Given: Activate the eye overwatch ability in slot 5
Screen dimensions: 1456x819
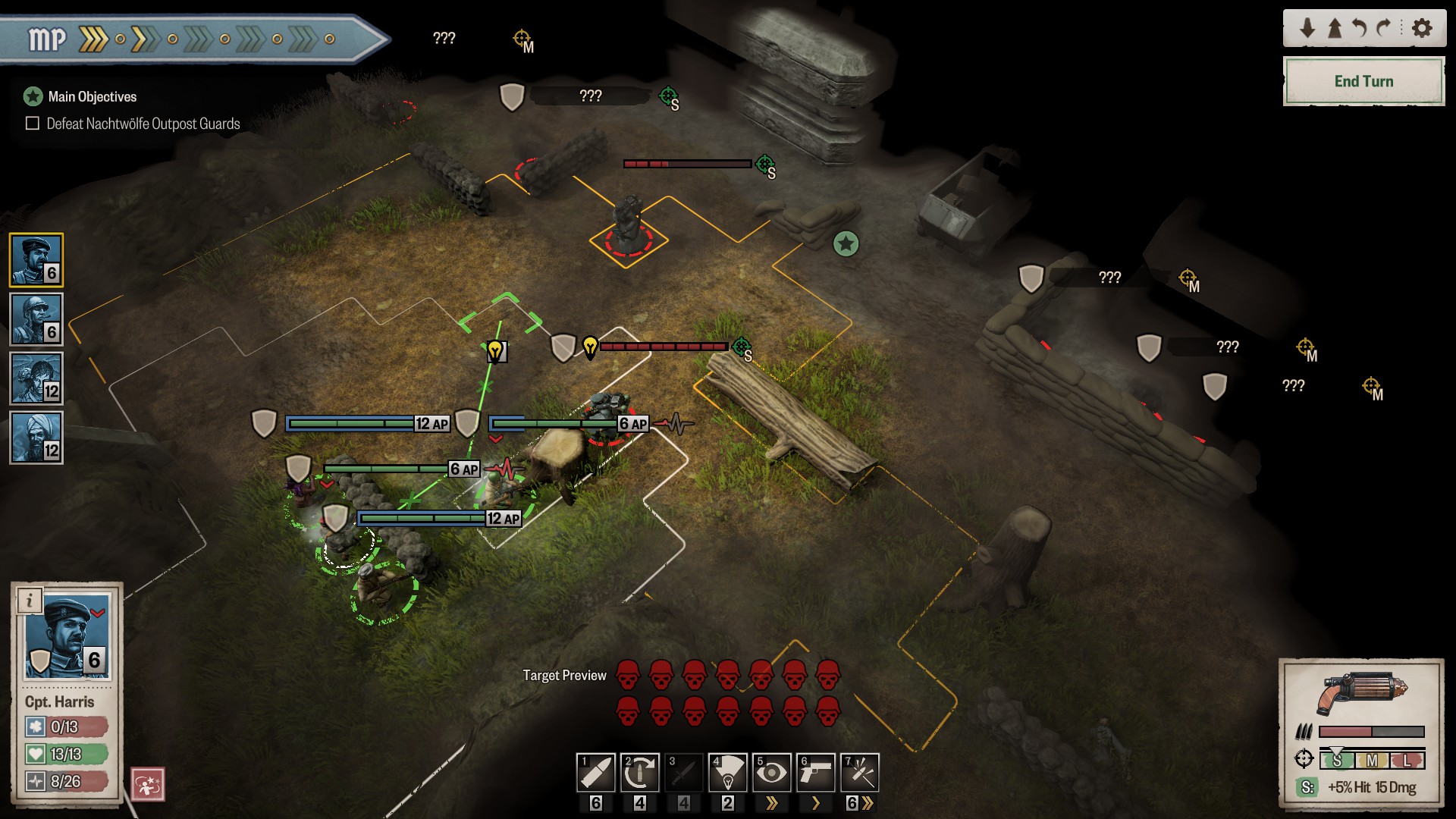Looking at the screenshot, I should [x=772, y=773].
